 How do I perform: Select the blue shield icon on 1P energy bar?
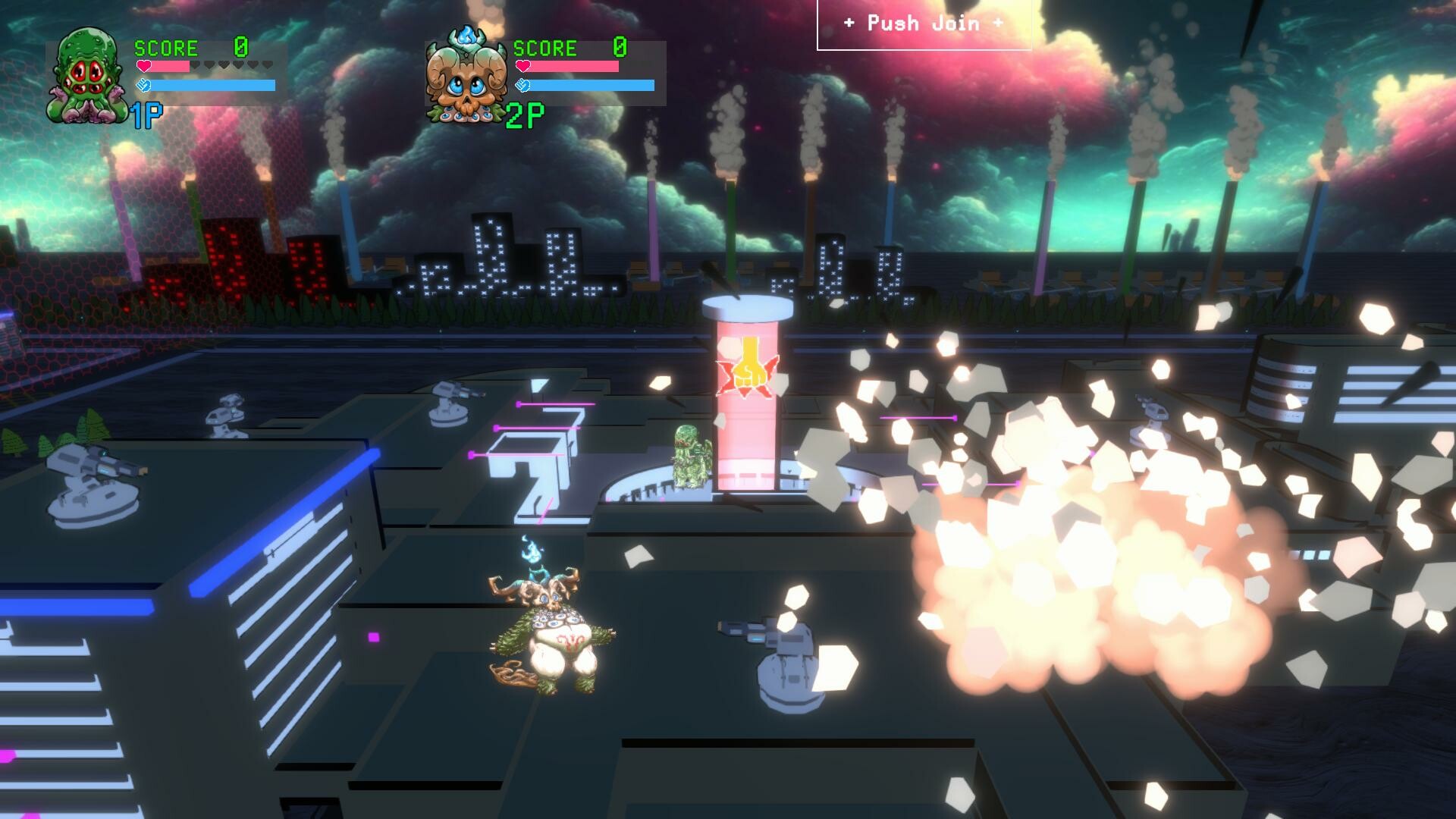pos(143,86)
